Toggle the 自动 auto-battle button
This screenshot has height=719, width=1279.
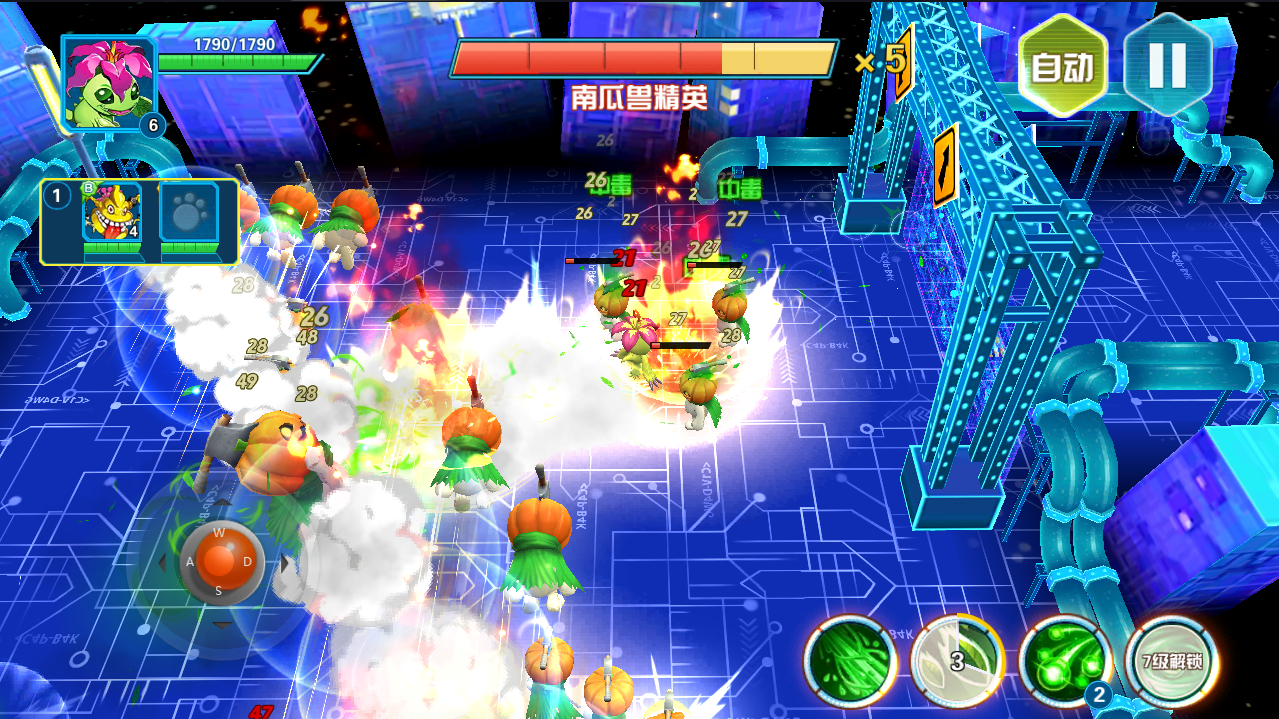(x=1063, y=66)
